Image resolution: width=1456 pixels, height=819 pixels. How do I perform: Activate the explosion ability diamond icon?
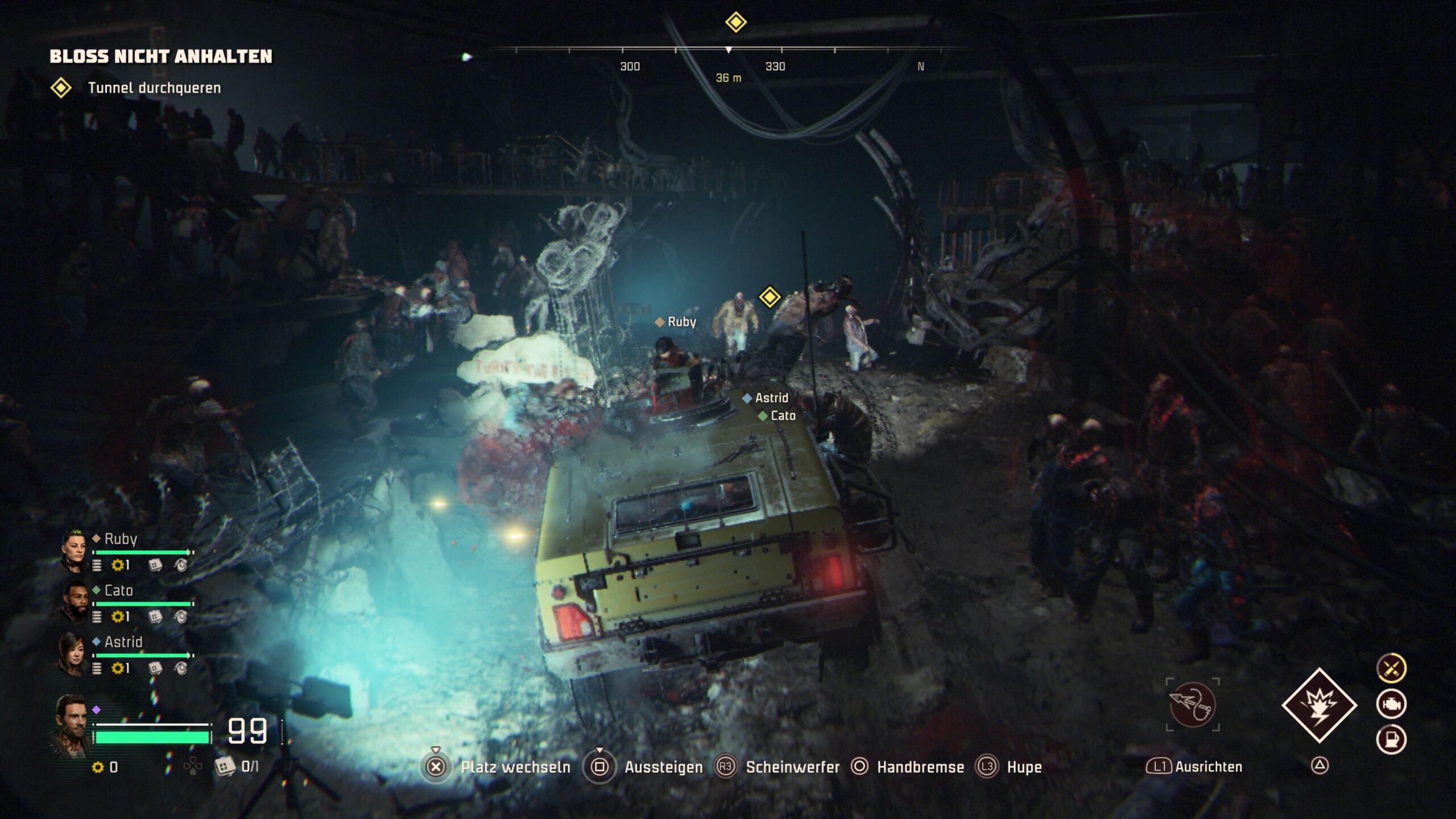click(1319, 705)
